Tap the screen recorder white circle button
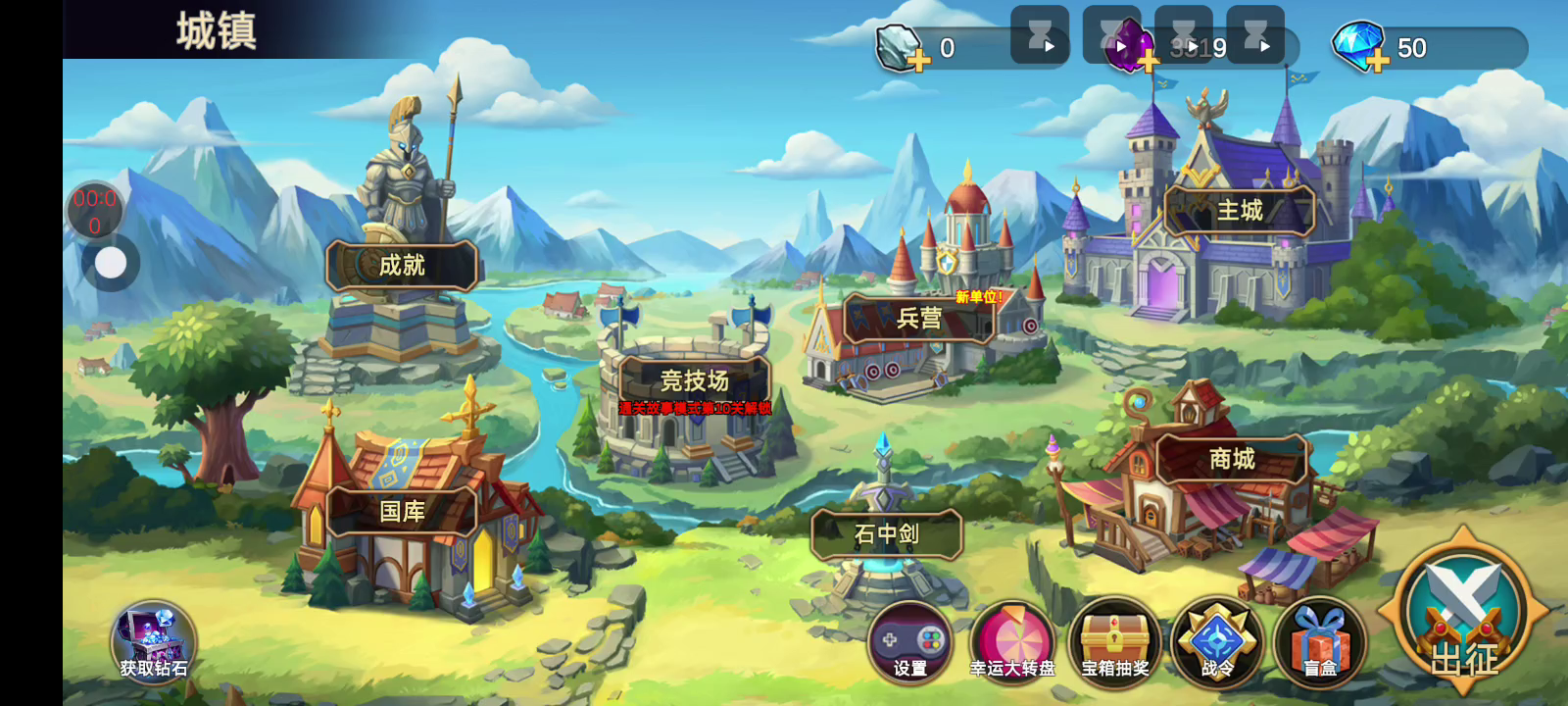Image resolution: width=1568 pixels, height=706 pixels. pyautogui.click(x=111, y=263)
